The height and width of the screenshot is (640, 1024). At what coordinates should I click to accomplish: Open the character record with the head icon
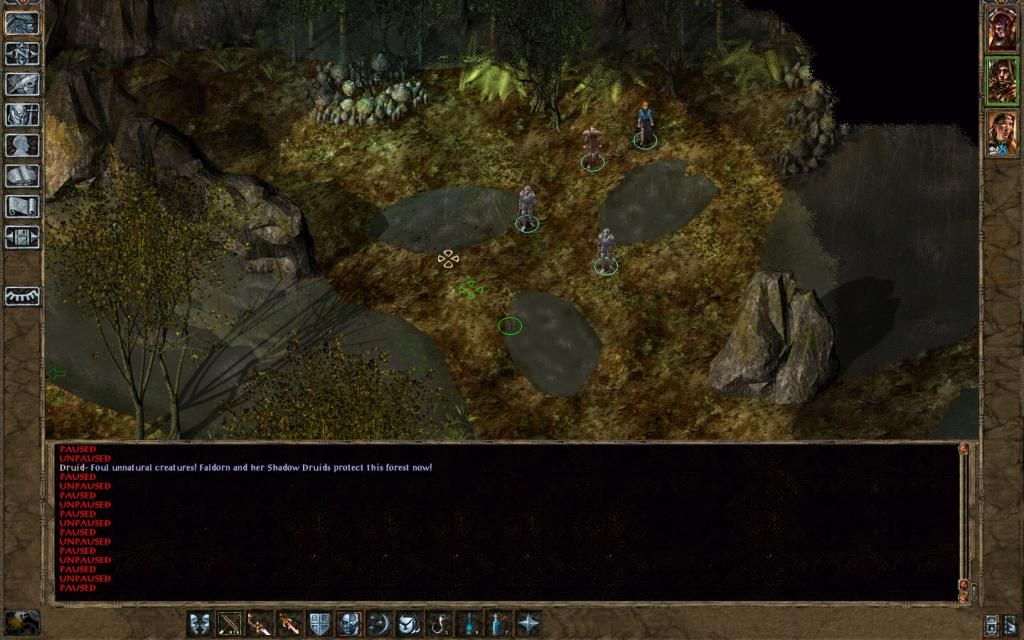coord(22,146)
